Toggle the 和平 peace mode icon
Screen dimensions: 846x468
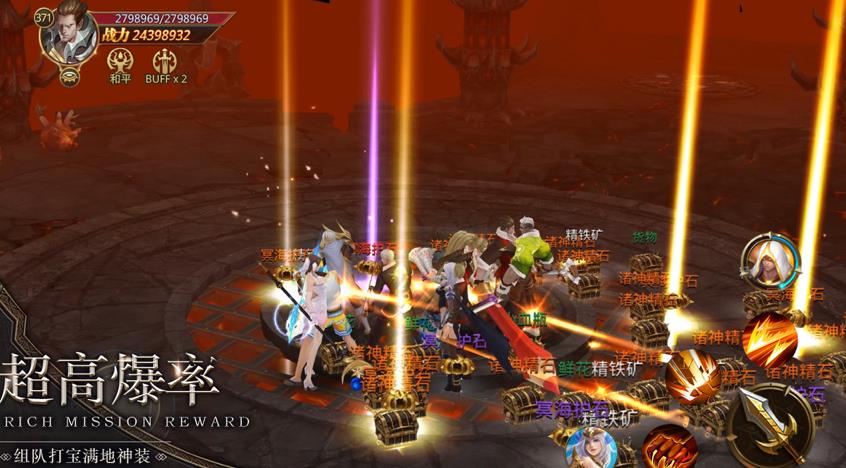120,59
